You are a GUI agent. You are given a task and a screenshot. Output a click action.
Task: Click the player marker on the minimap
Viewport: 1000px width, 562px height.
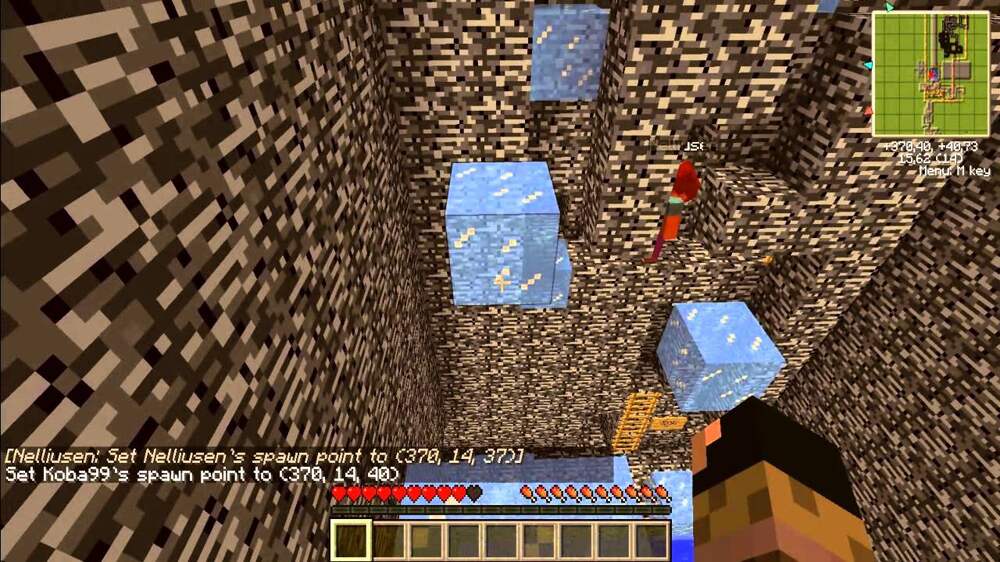click(x=932, y=72)
